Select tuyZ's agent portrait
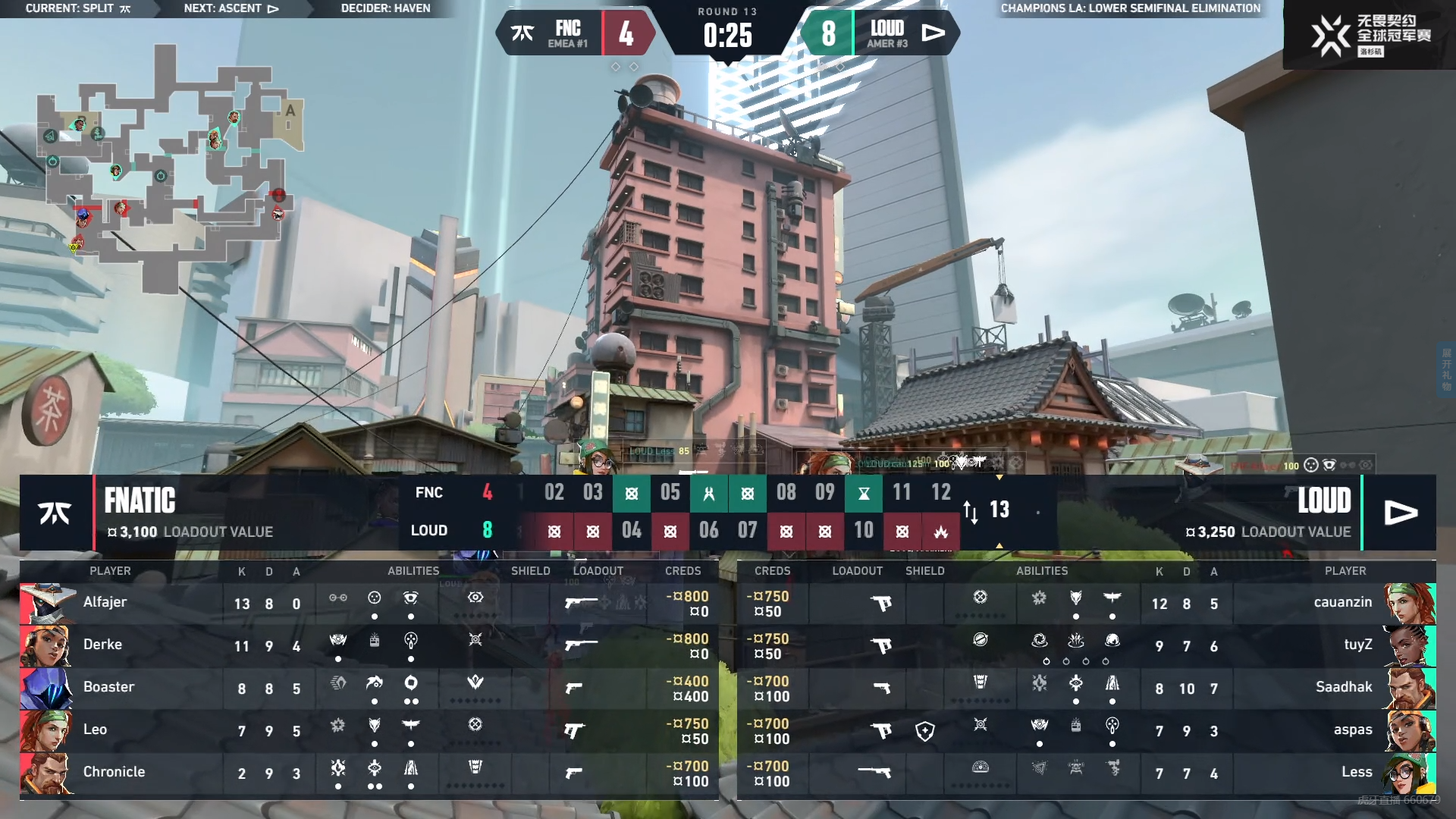 point(1409,646)
